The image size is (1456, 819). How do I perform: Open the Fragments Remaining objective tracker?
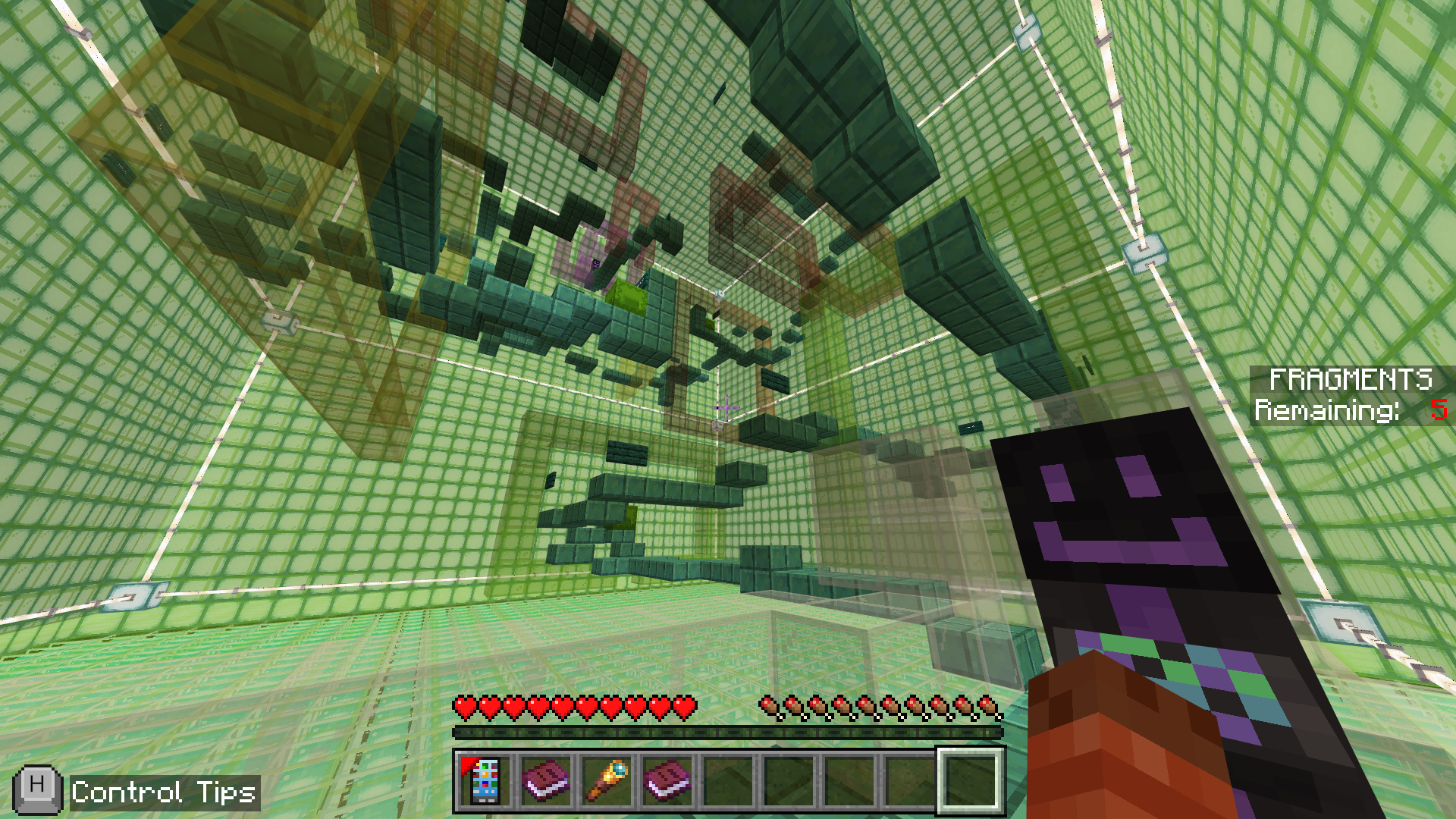click(1350, 395)
